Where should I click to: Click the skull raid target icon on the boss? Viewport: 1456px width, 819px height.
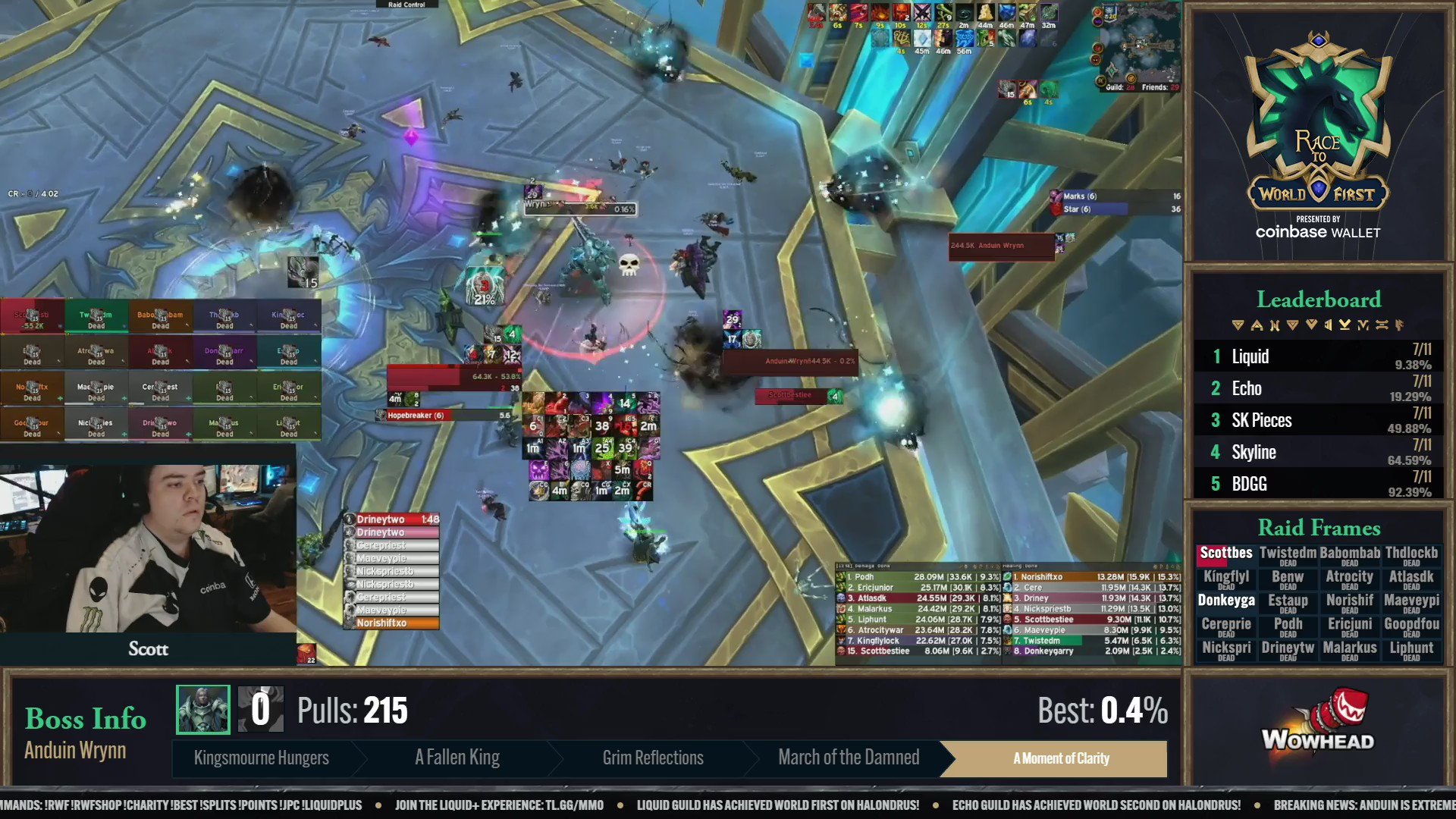pyautogui.click(x=628, y=263)
